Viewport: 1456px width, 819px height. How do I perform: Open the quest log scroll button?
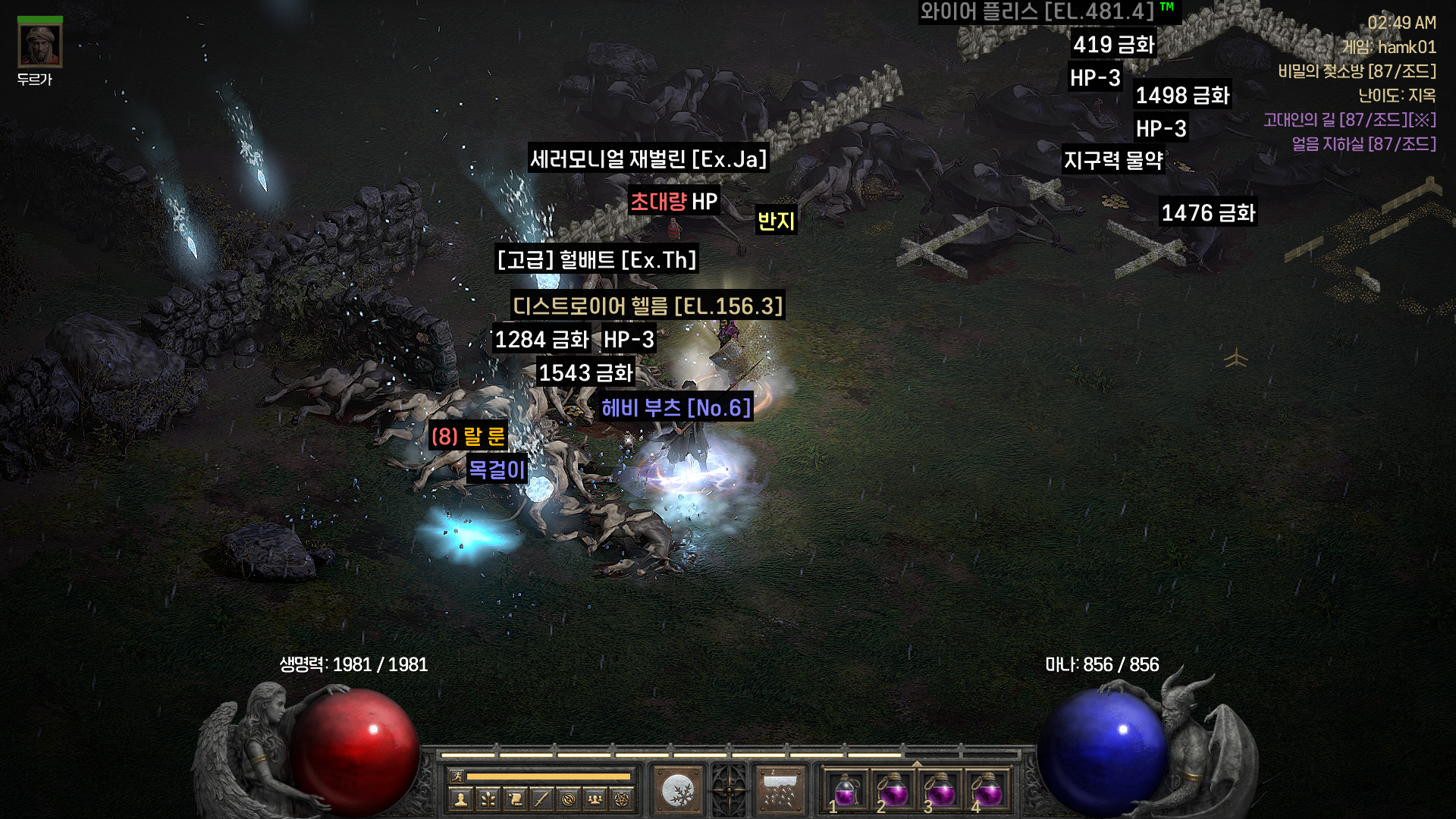pos(514,798)
